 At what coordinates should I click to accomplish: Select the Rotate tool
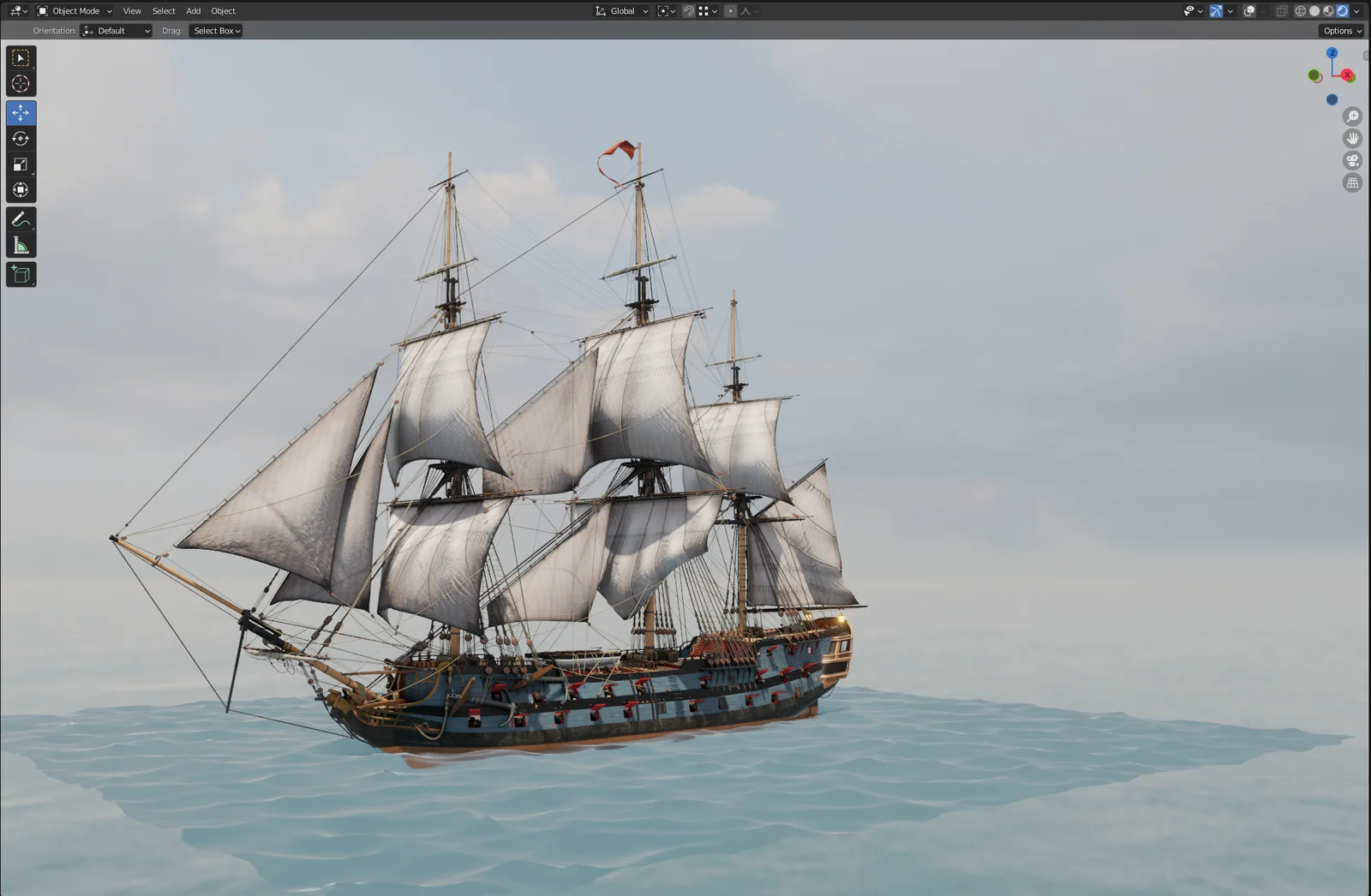point(21,138)
